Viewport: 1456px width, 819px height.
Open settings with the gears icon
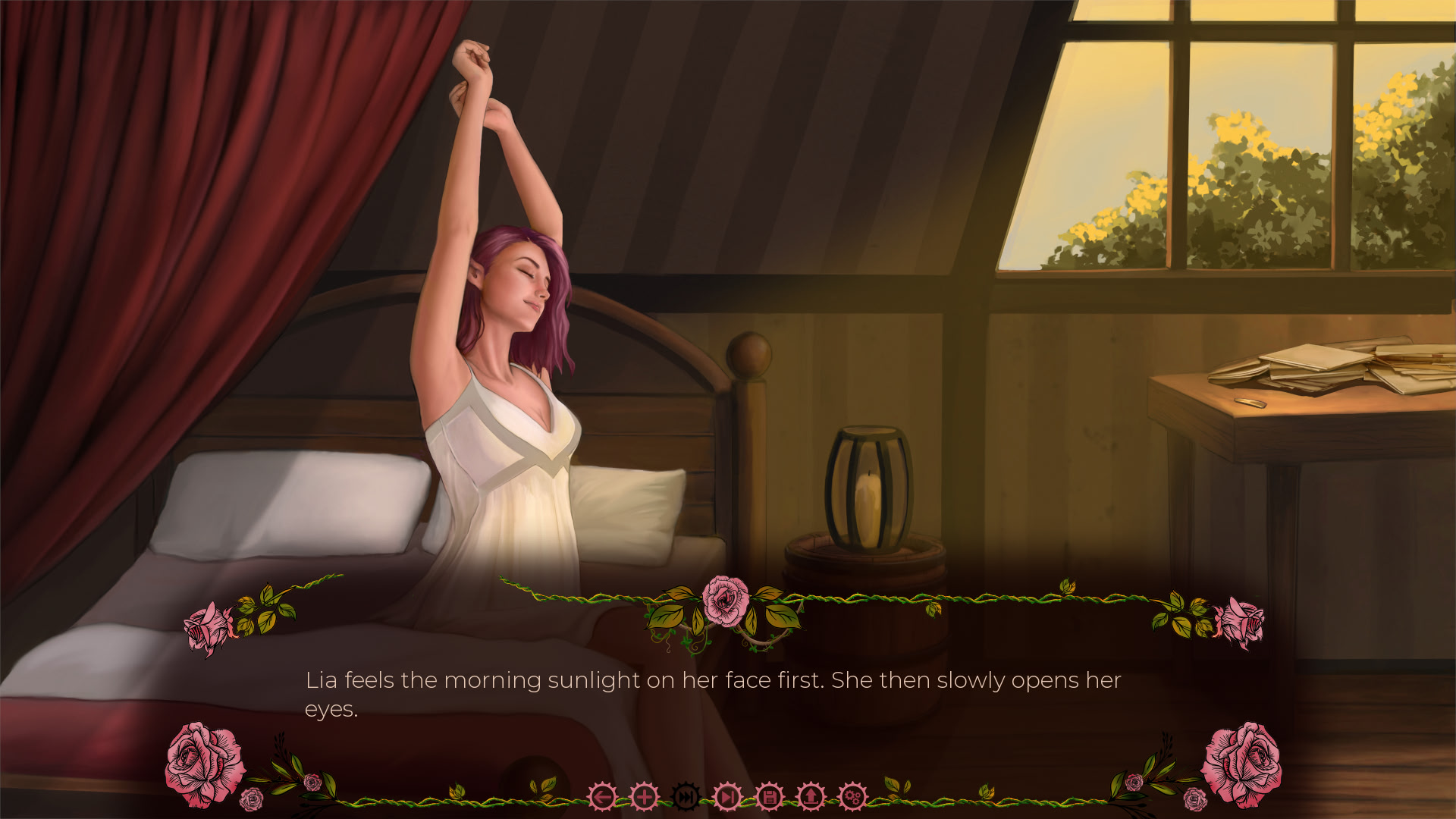pos(852,797)
